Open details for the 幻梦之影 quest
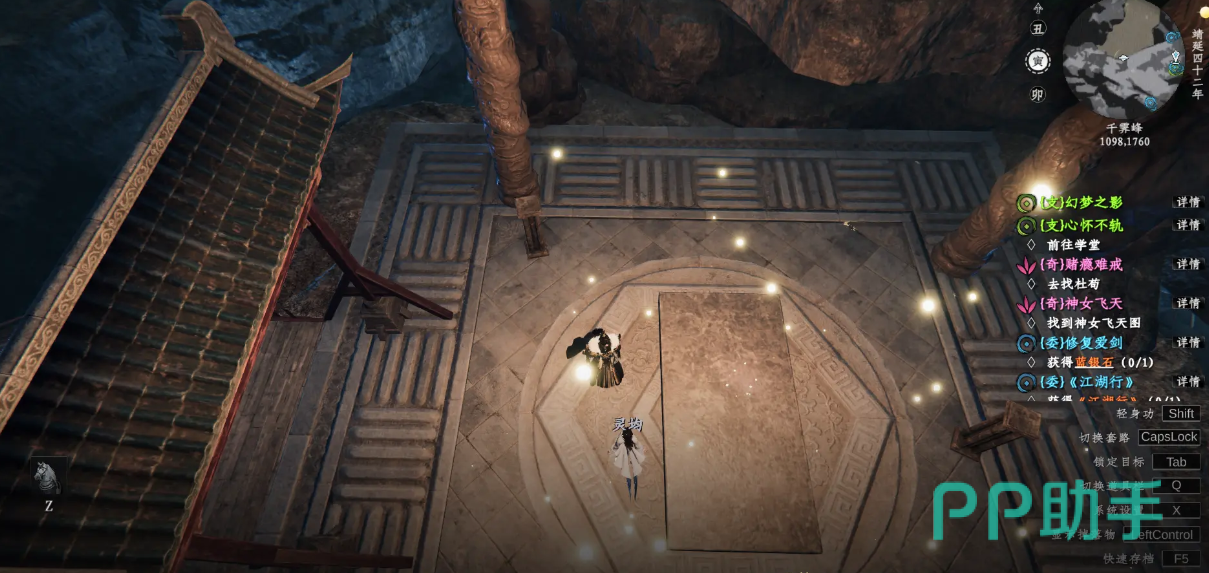 coord(1188,202)
